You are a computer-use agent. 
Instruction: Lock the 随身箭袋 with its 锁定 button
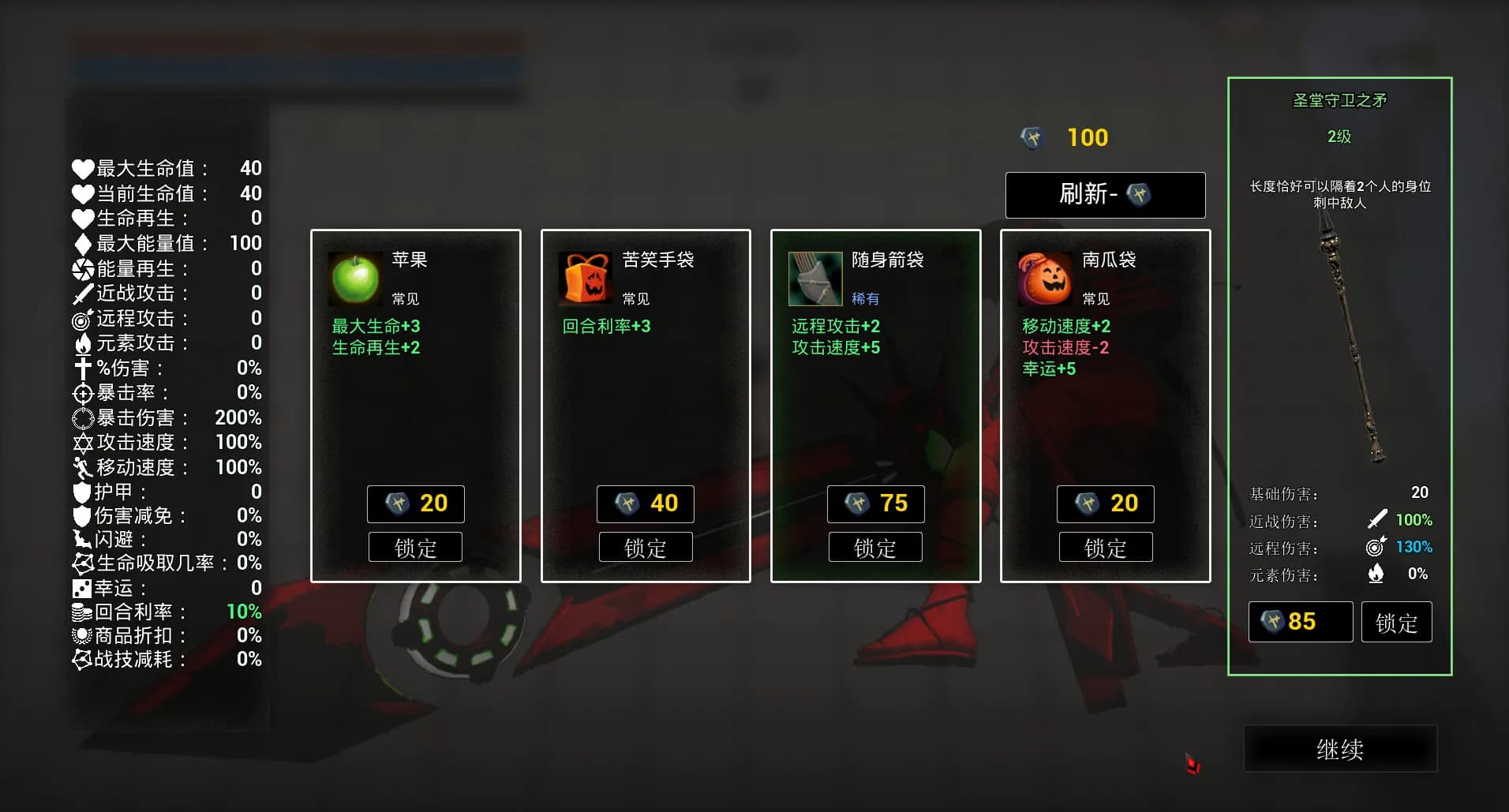pyautogui.click(x=876, y=546)
